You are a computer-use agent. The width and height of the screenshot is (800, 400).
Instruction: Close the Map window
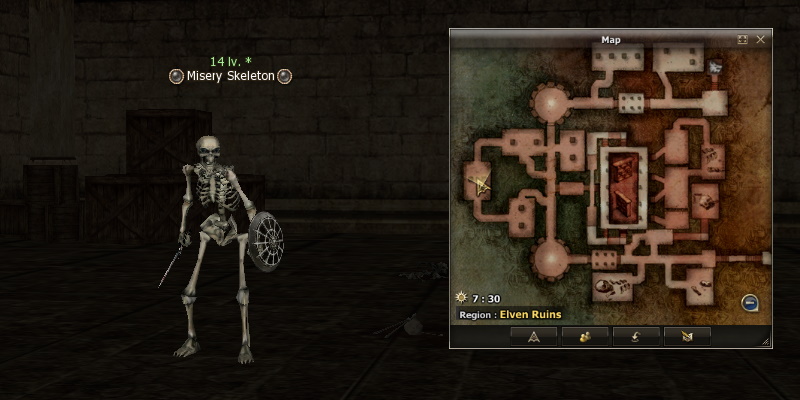point(761,40)
